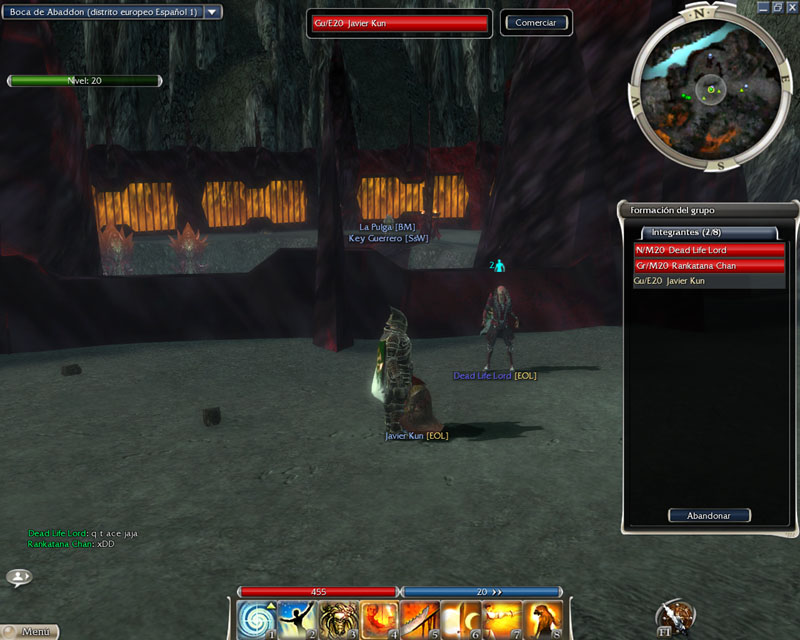
Task: Select party member Rankatana Chan
Action: [x=709, y=266]
